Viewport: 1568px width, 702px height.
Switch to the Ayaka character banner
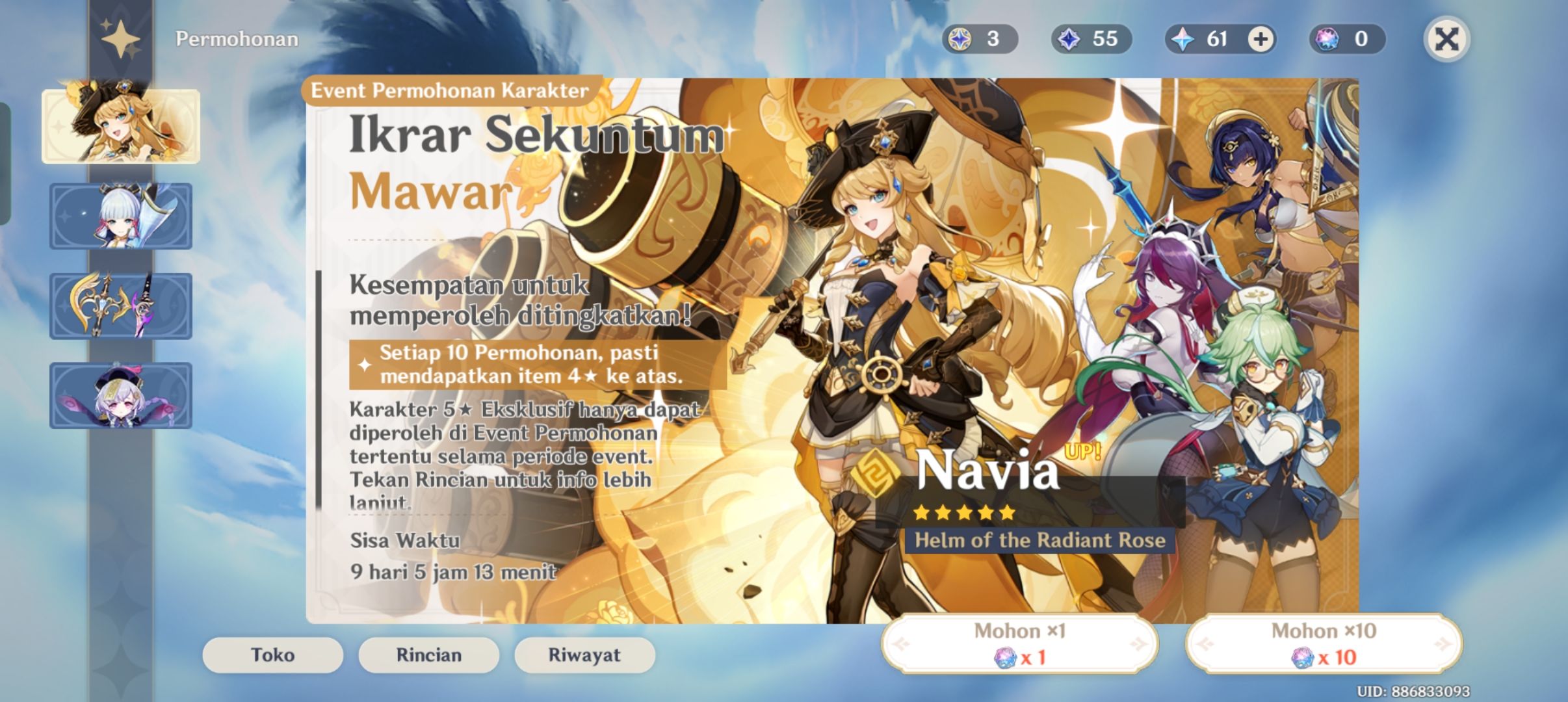click(x=122, y=216)
